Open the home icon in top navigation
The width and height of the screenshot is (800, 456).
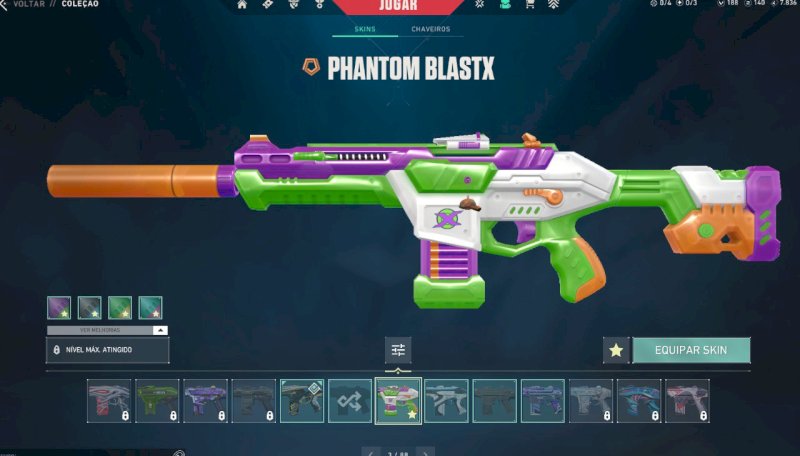pyautogui.click(x=242, y=5)
